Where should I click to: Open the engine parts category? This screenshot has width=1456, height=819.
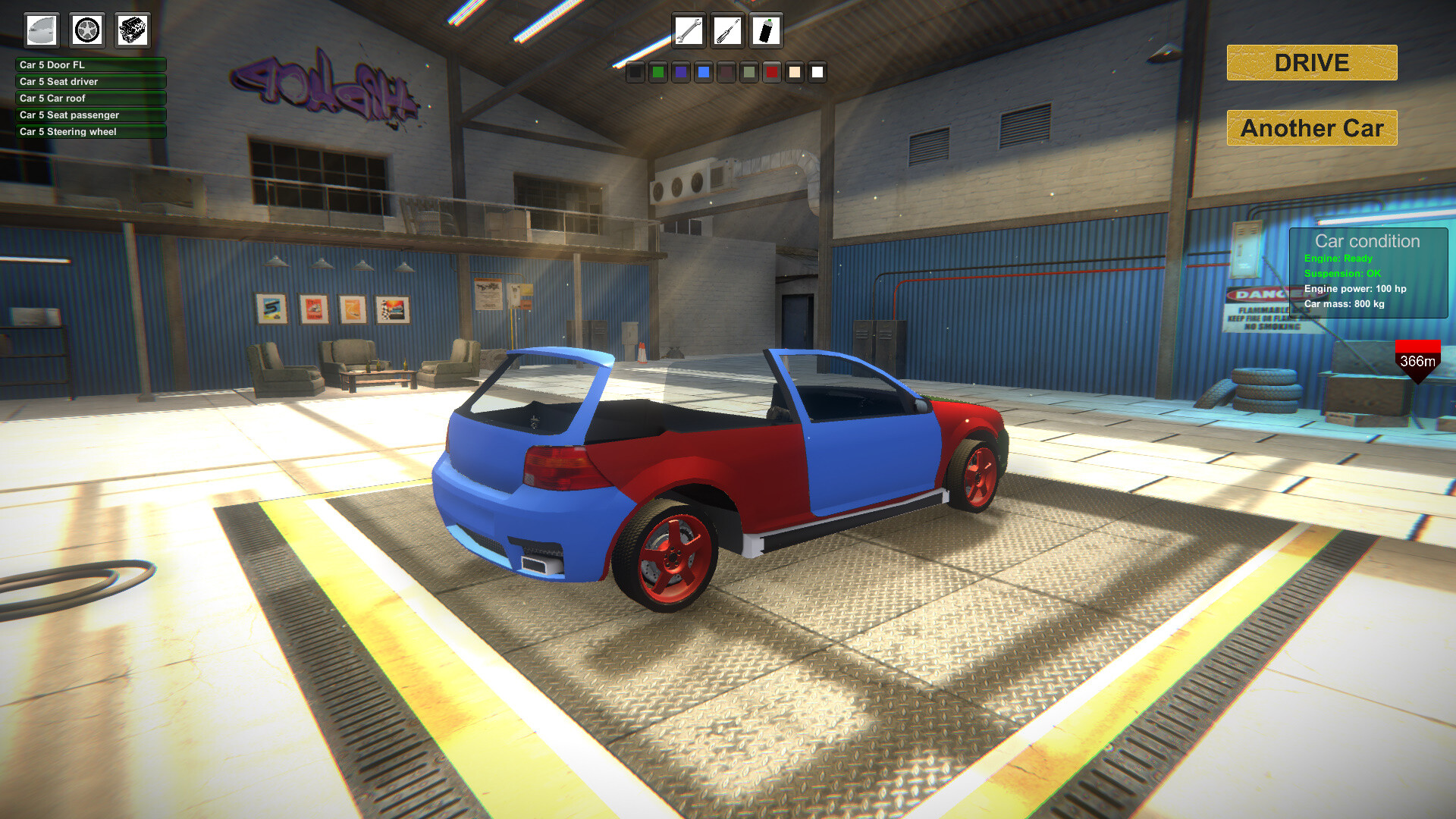click(131, 30)
